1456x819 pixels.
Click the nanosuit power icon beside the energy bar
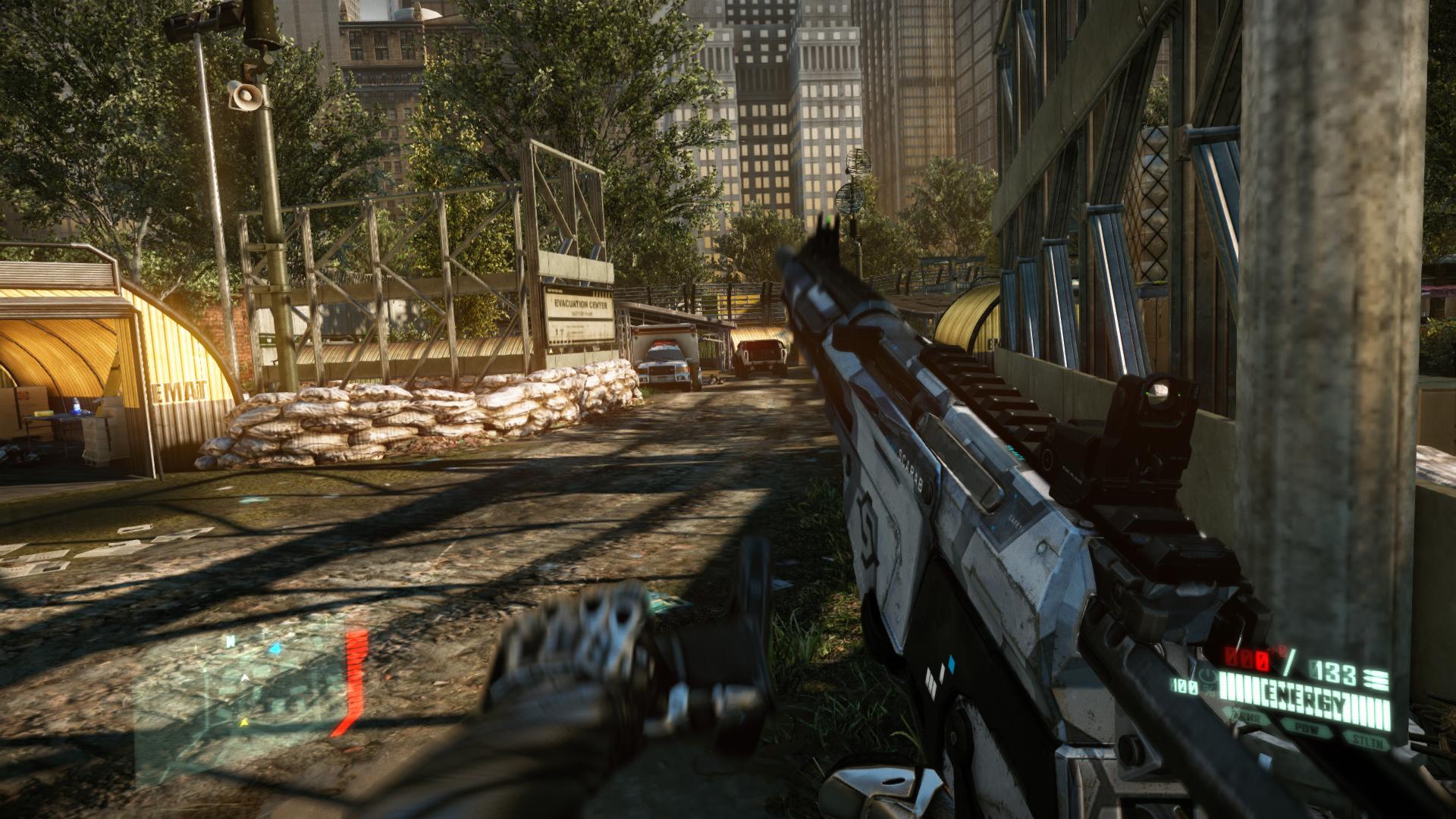(x=1209, y=674)
